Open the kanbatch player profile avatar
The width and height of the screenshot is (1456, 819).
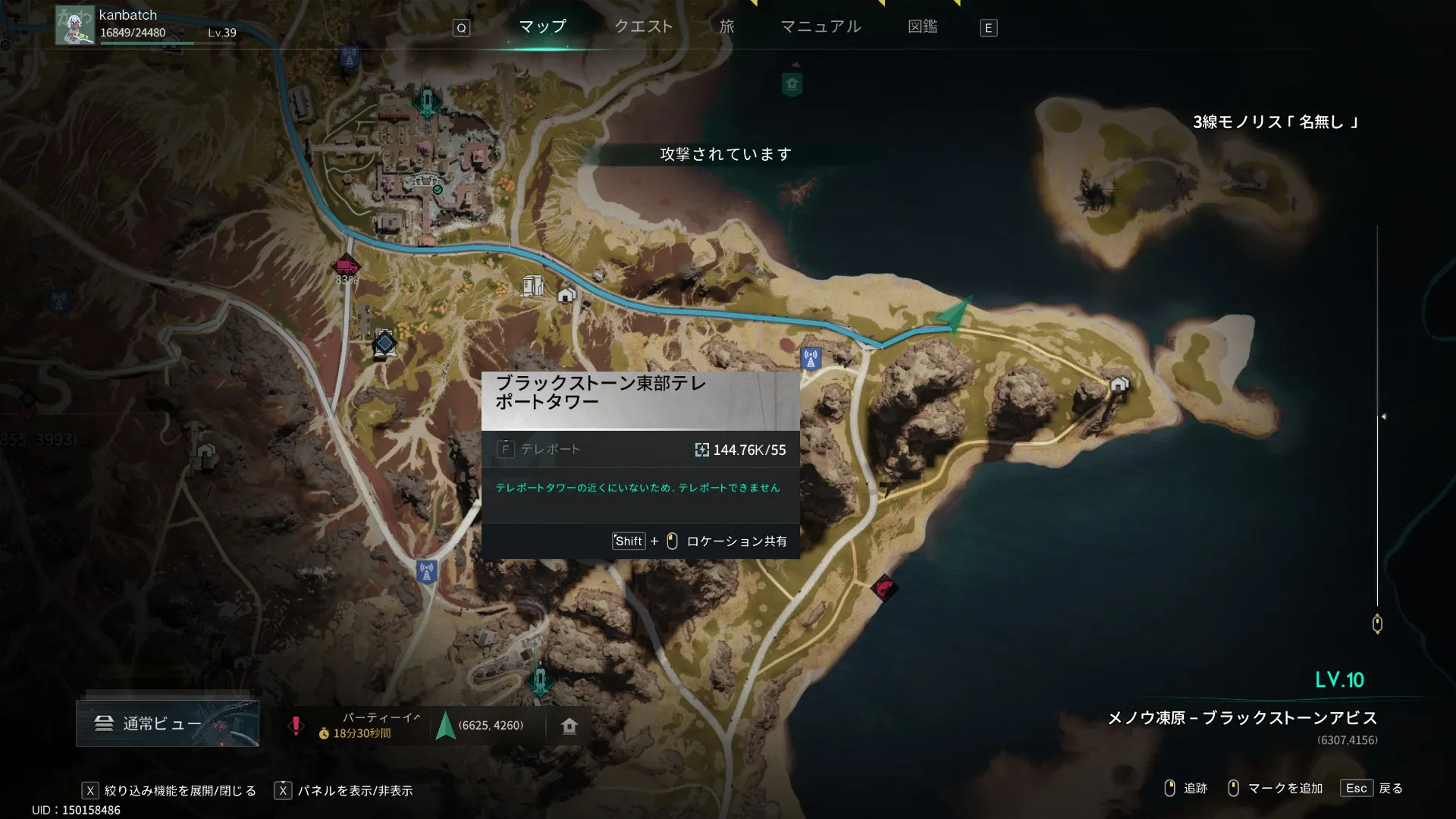(x=75, y=25)
